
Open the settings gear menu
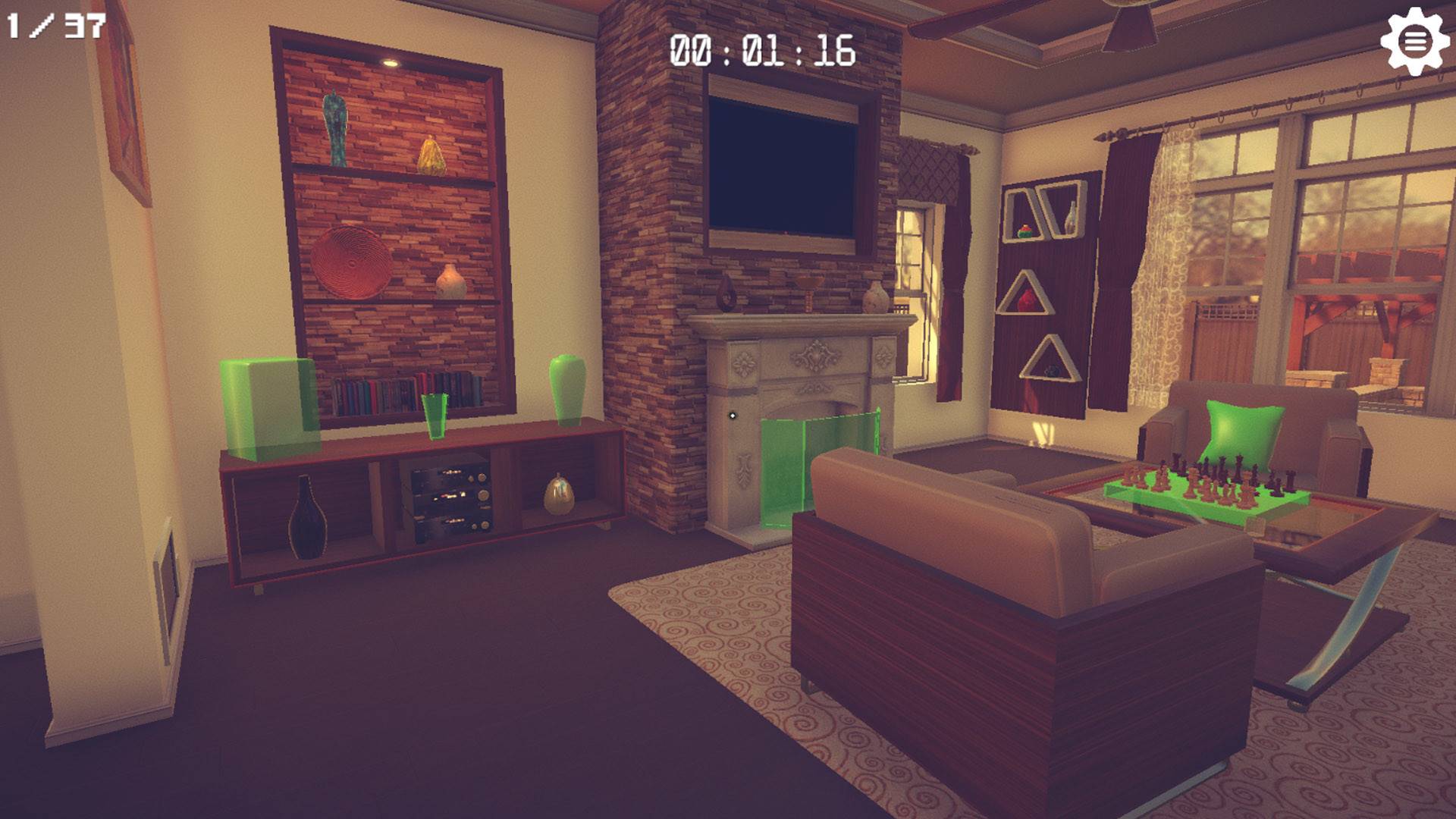pos(1417,42)
